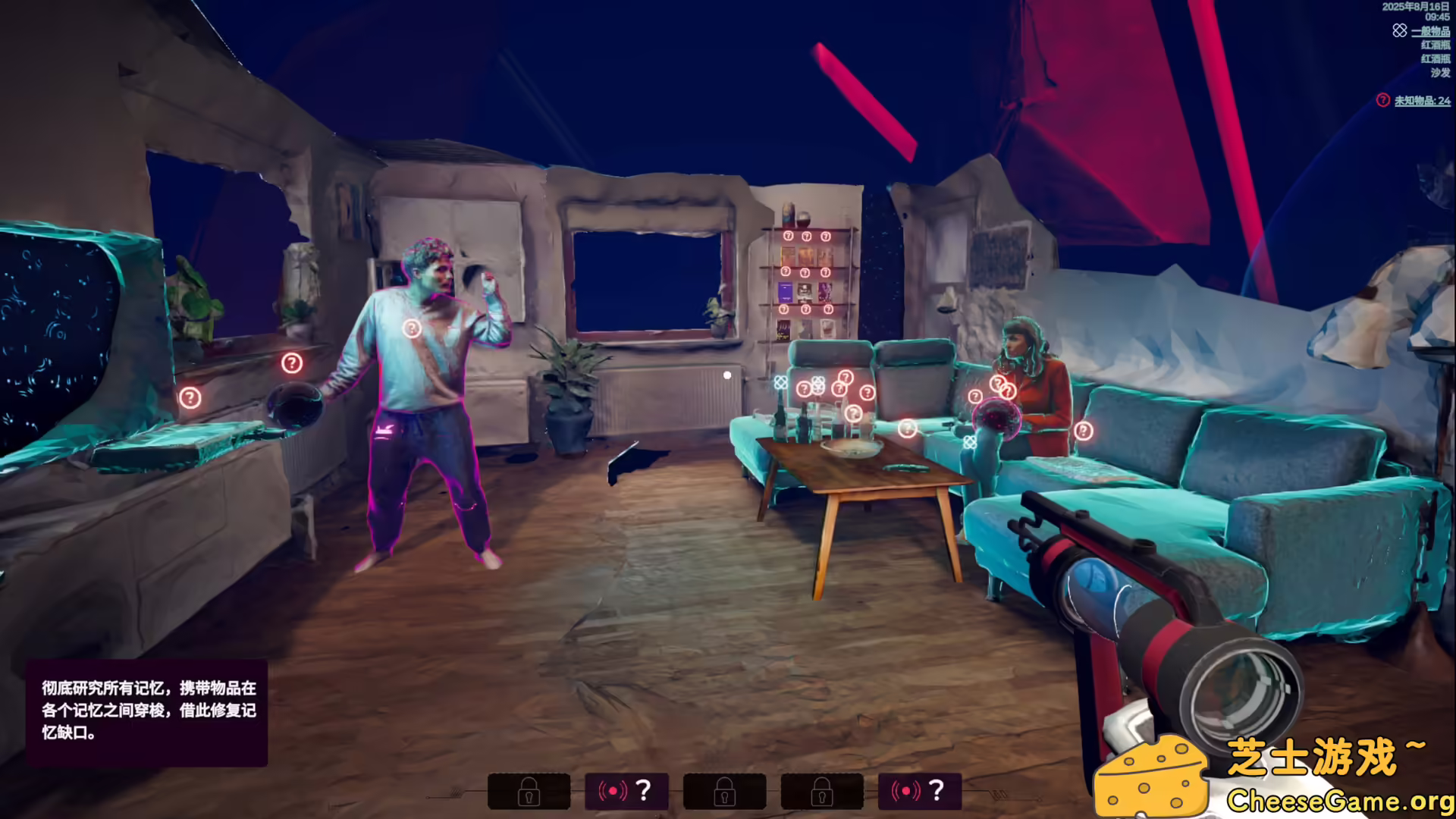1456x819 pixels.
Task: Select the rightmost pulsing memory slot
Action: 919,791
